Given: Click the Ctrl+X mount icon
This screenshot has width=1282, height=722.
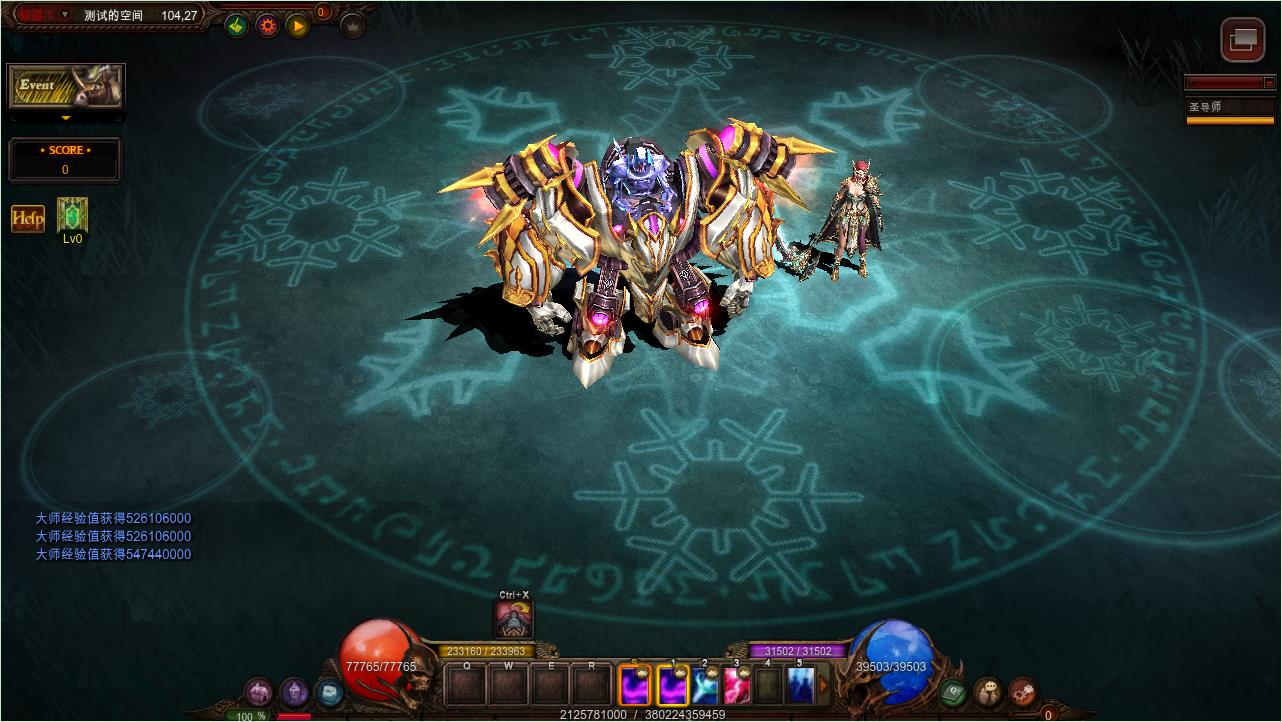Looking at the screenshot, I should (514, 619).
